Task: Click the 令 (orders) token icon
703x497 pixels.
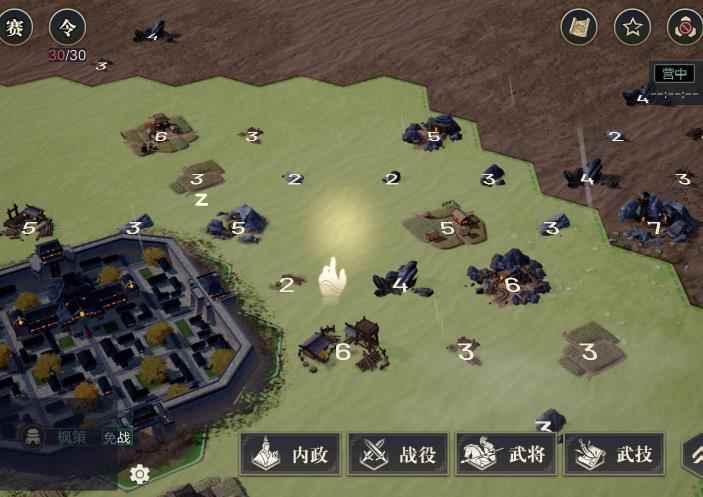Action: click(67, 27)
